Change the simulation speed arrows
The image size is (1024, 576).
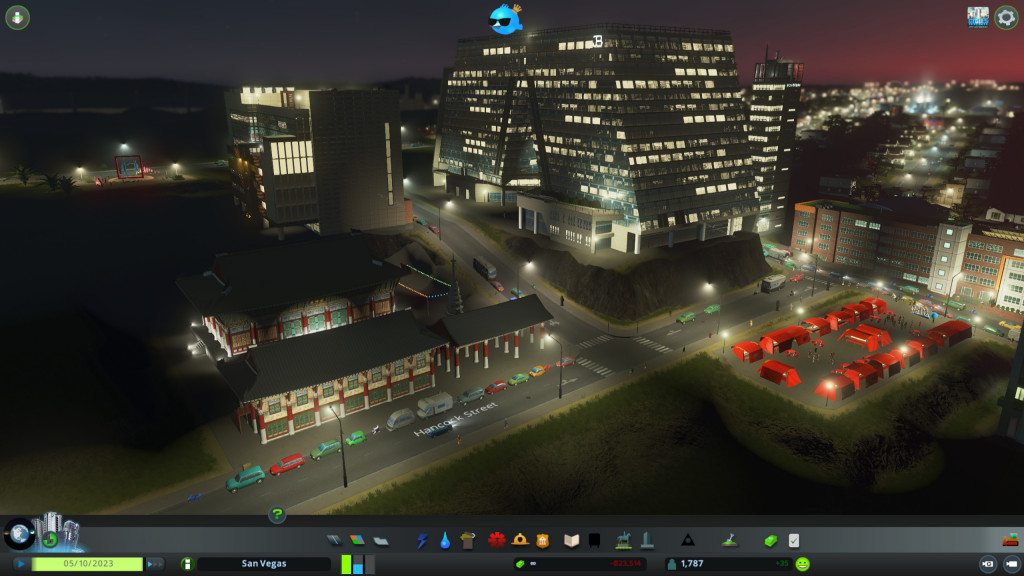pos(155,564)
